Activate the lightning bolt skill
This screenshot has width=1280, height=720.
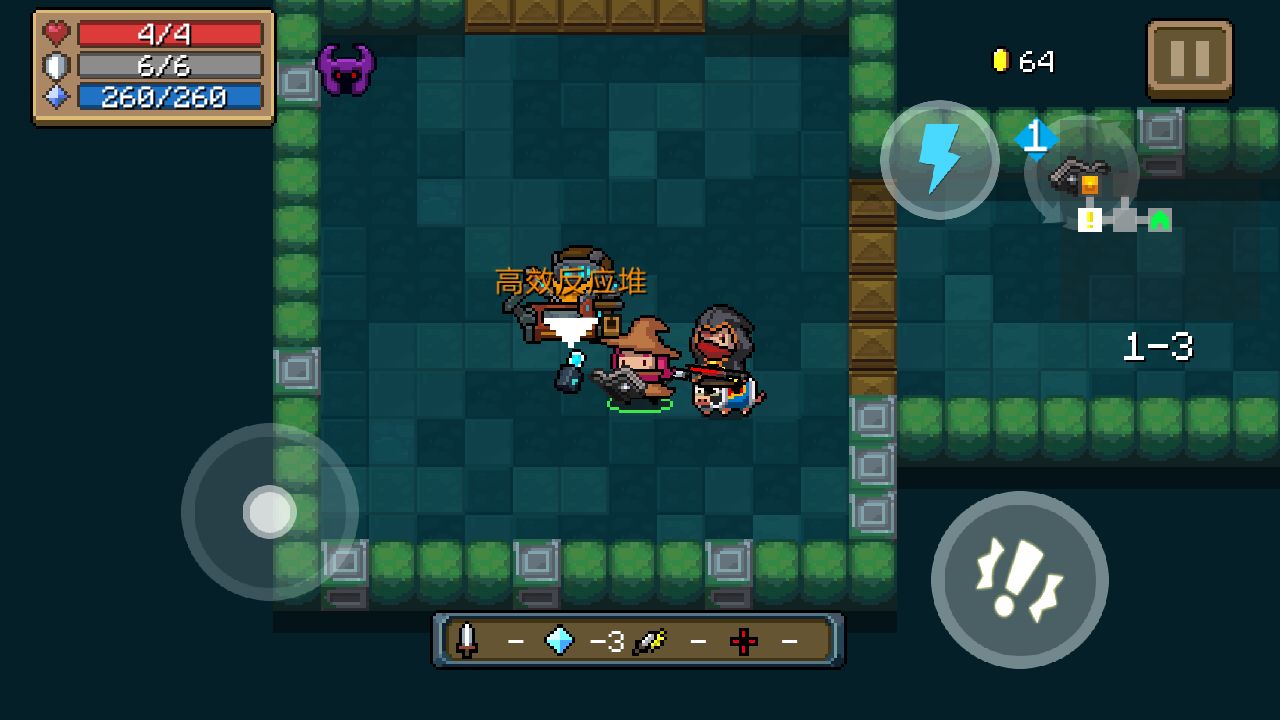pyautogui.click(x=939, y=160)
